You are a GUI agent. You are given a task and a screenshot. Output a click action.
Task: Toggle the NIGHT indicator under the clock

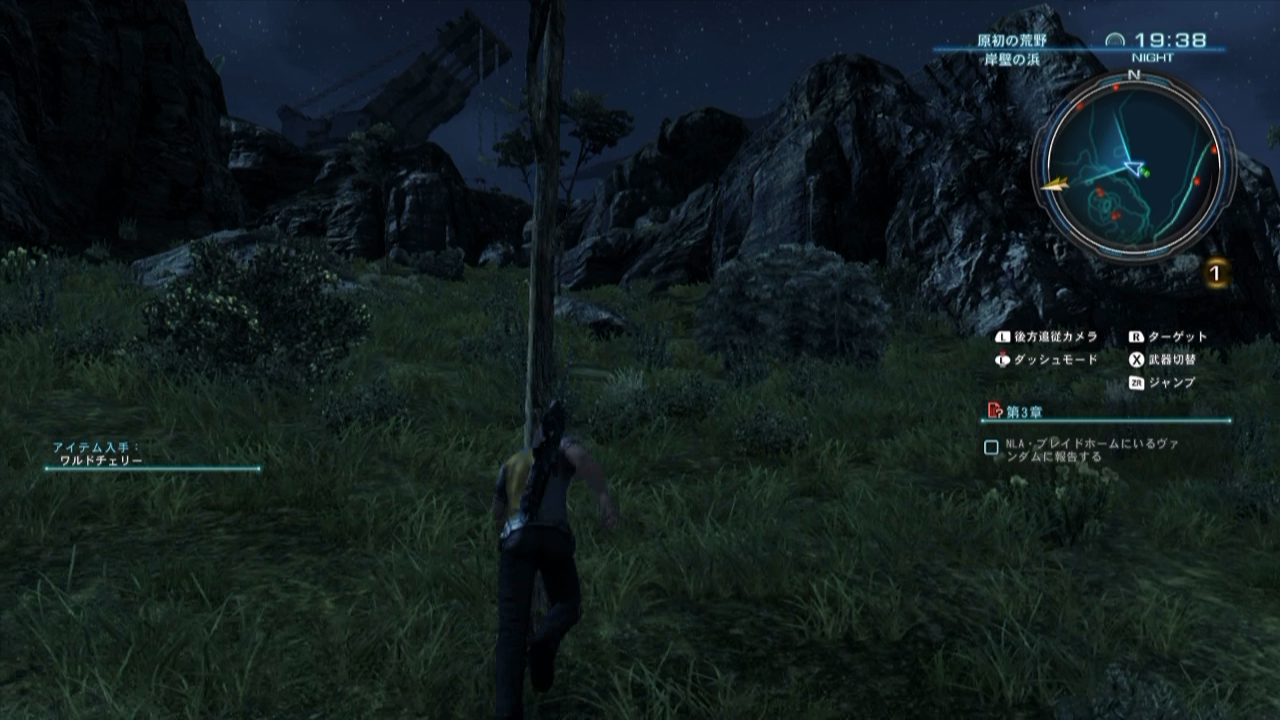pos(1153,56)
